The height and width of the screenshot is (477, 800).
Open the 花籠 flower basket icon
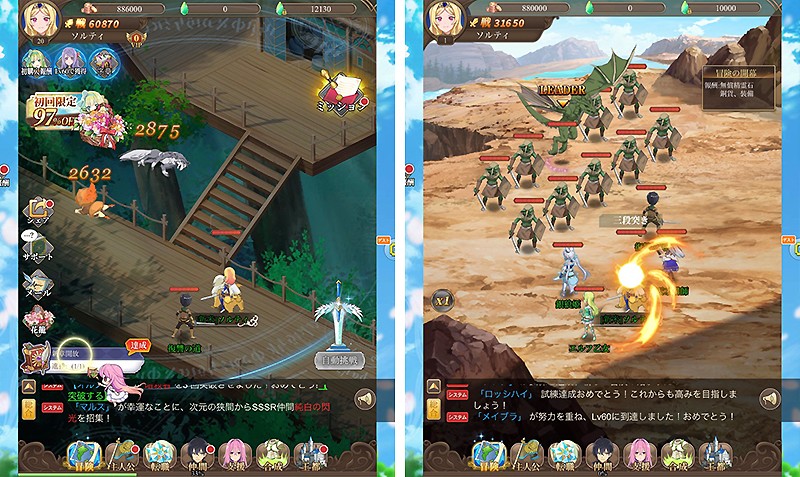(x=37, y=322)
